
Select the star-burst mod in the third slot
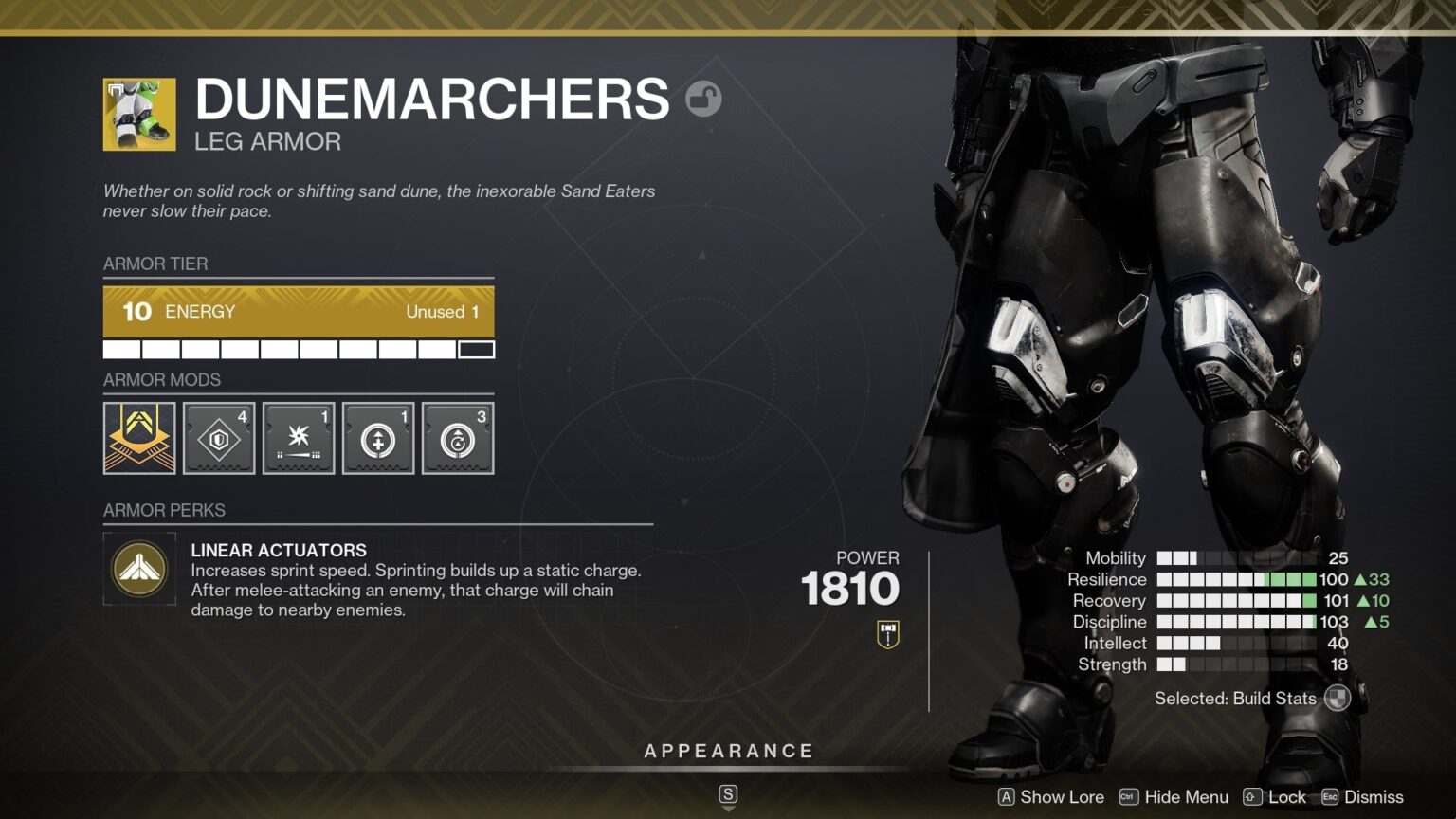pyautogui.click(x=299, y=437)
